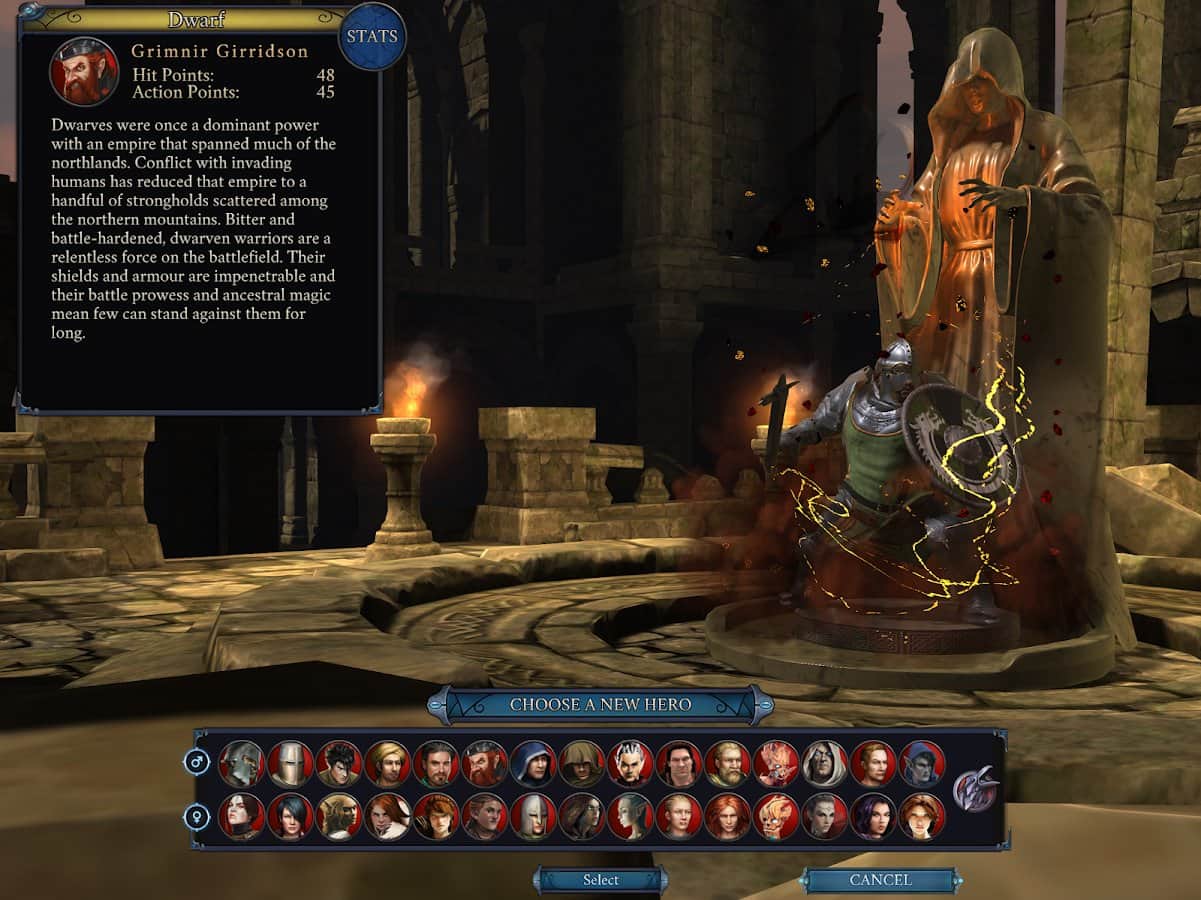Open the hero STATS panel
This screenshot has height=900, width=1201.
pos(373,37)
